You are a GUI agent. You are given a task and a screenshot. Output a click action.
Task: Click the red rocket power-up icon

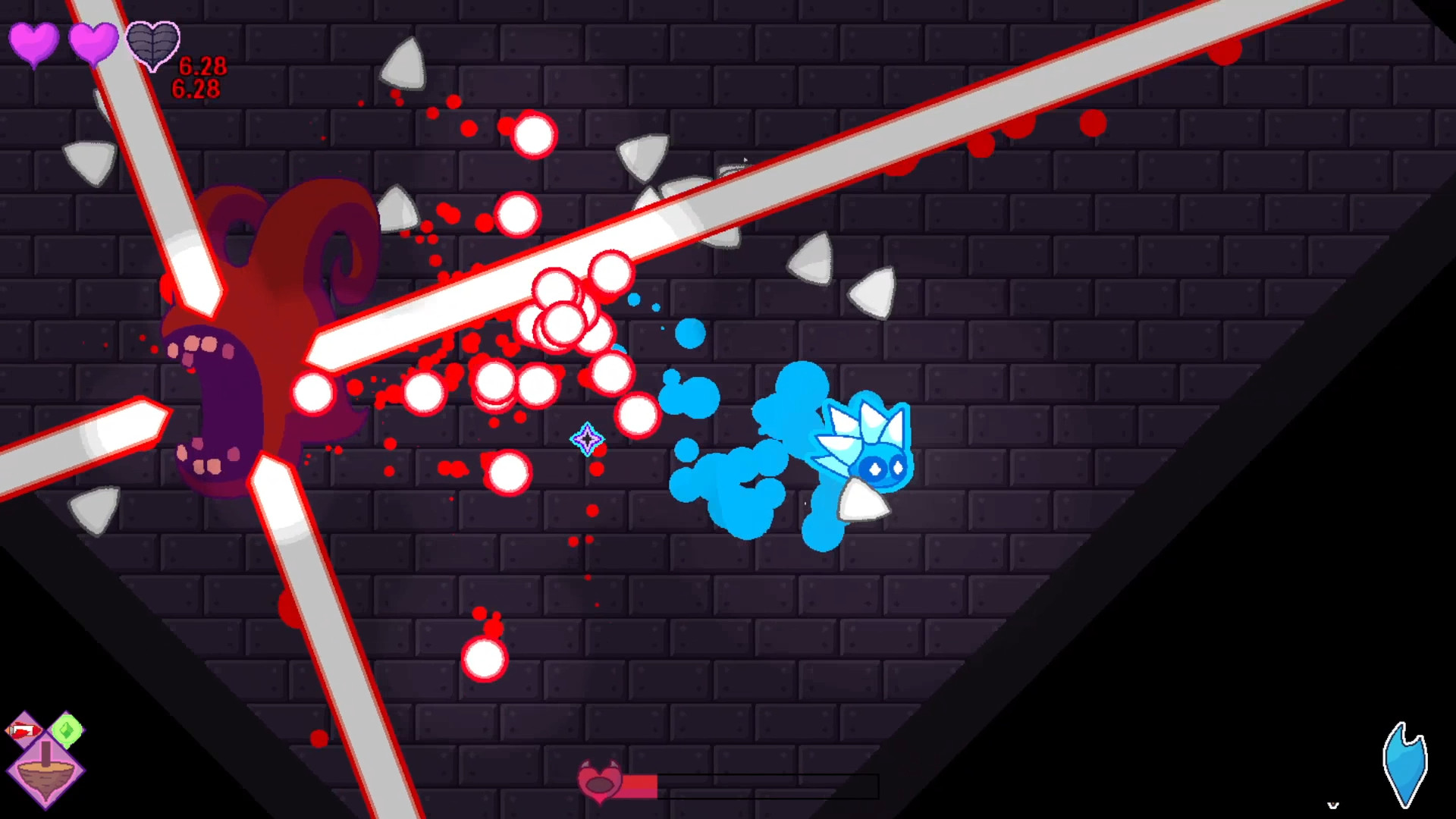[x=24, y=730]
